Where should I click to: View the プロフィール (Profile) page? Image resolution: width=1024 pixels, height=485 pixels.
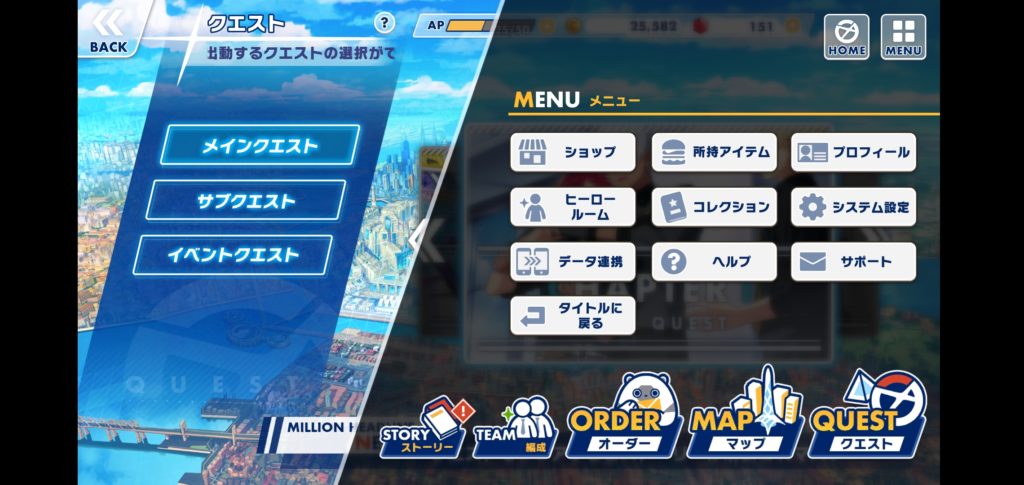[853, 152]
